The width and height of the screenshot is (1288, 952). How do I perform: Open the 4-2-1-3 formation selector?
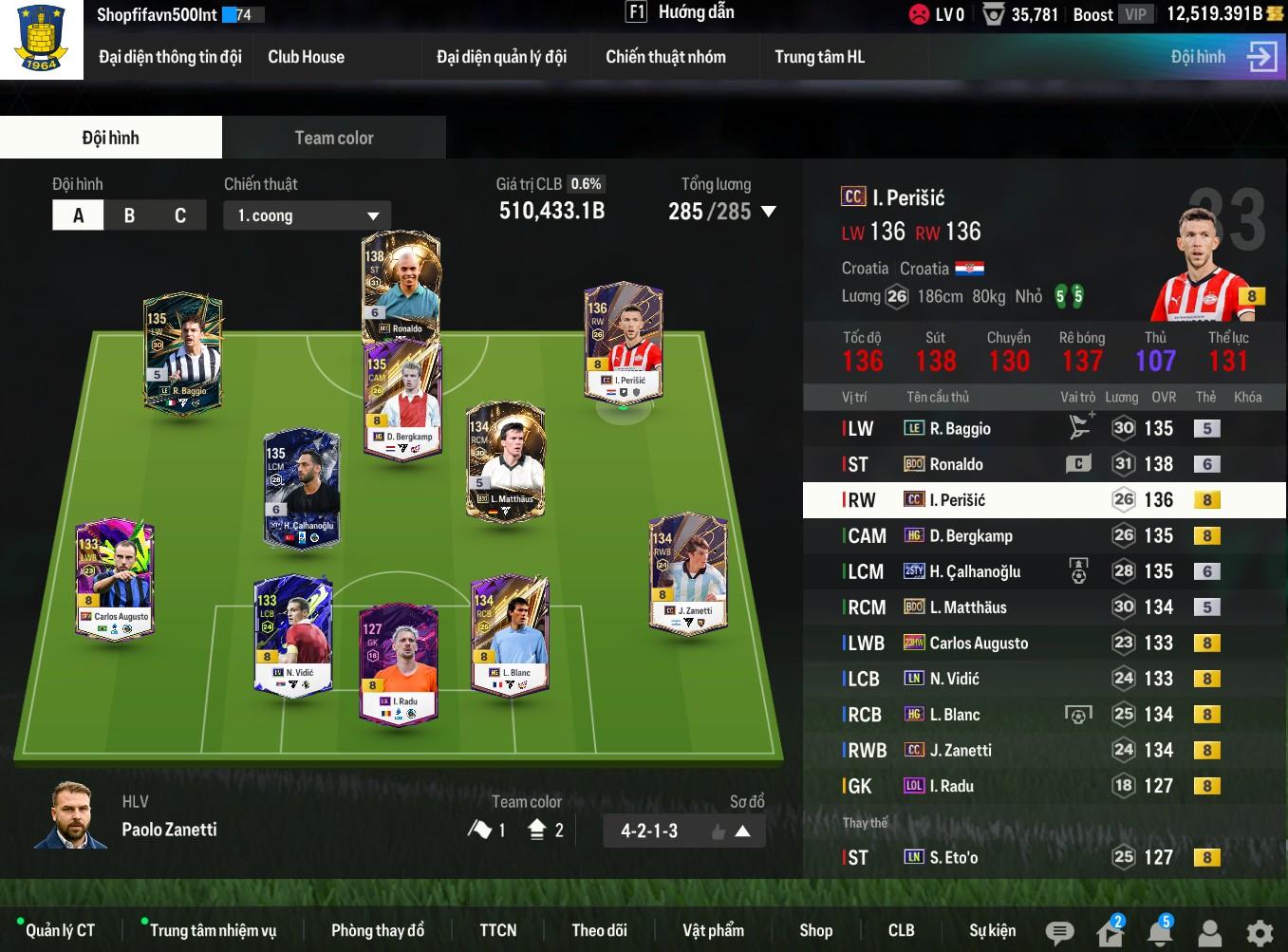pyautogui.click(x=683, y=831)
